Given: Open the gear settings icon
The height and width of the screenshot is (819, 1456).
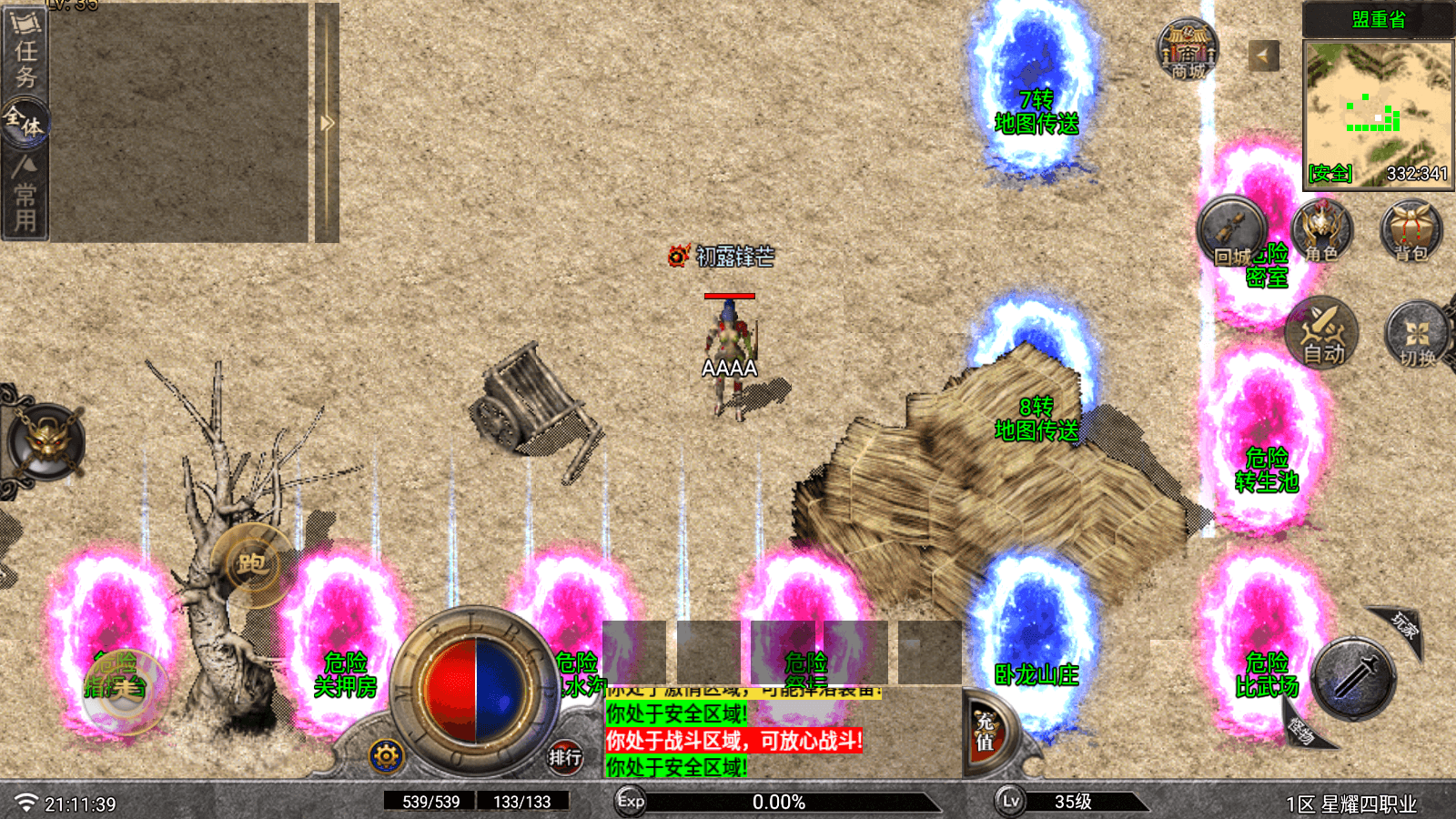Looking at the screenshot, I should point(386,755).
